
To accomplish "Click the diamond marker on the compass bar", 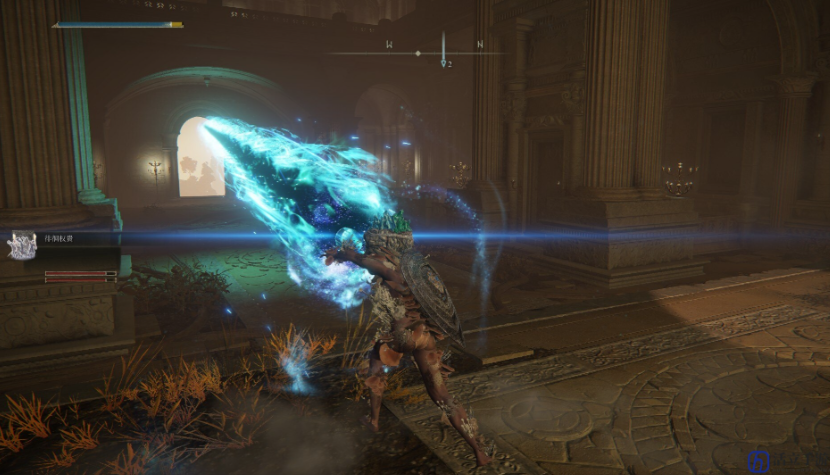I will point(418,53).
